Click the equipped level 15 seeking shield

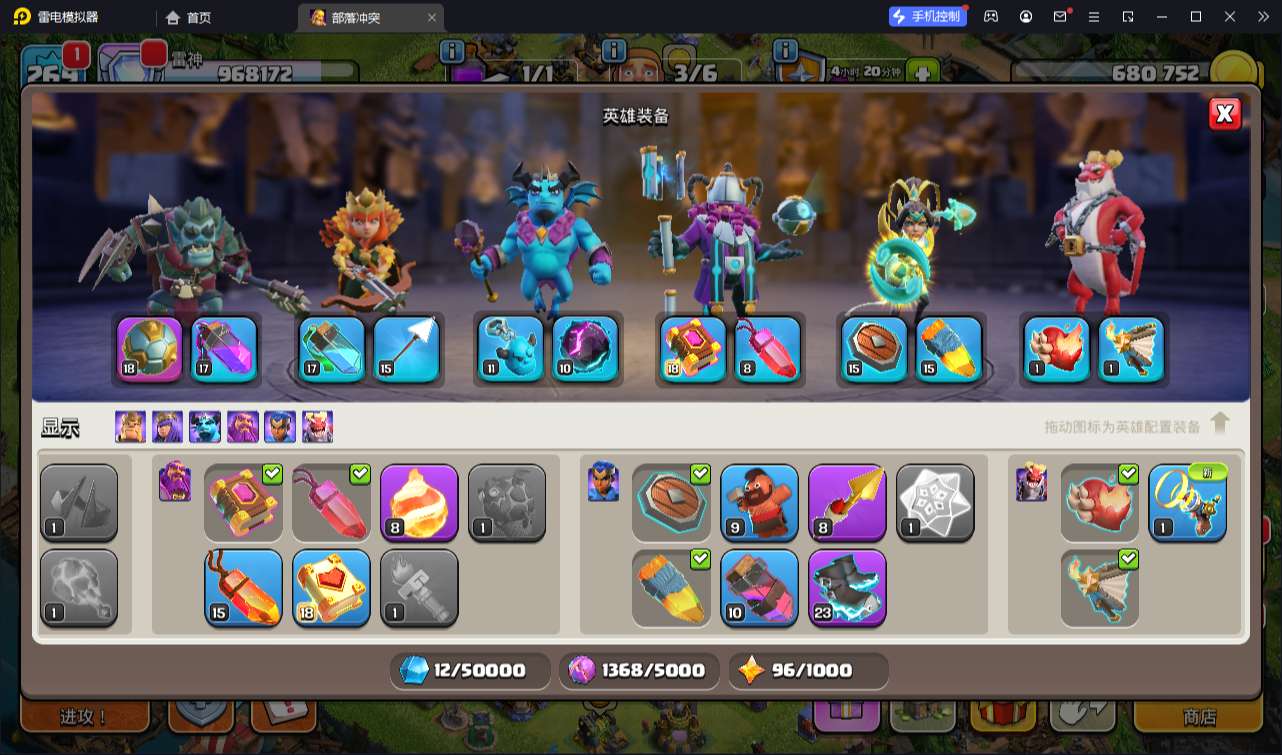874,349
